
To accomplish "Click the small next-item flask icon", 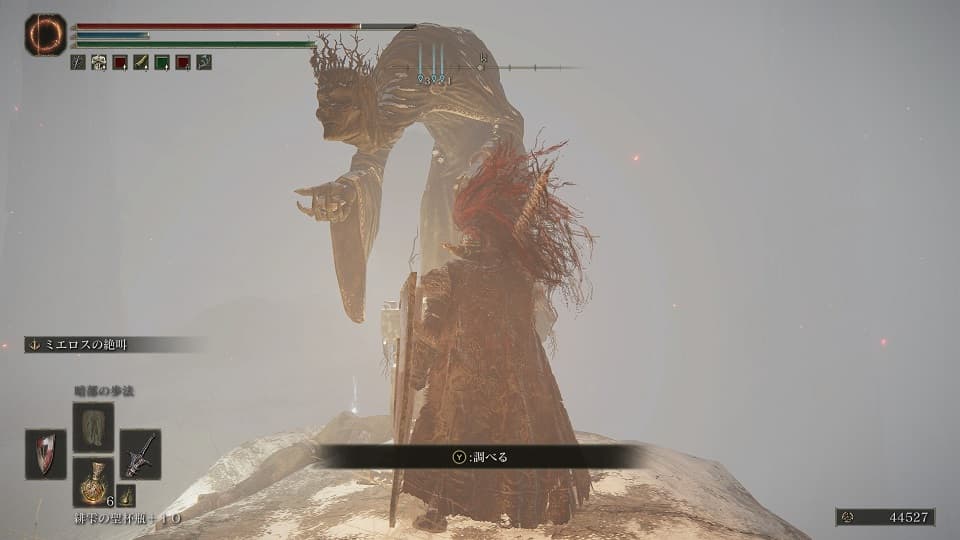I will (126, 495).
